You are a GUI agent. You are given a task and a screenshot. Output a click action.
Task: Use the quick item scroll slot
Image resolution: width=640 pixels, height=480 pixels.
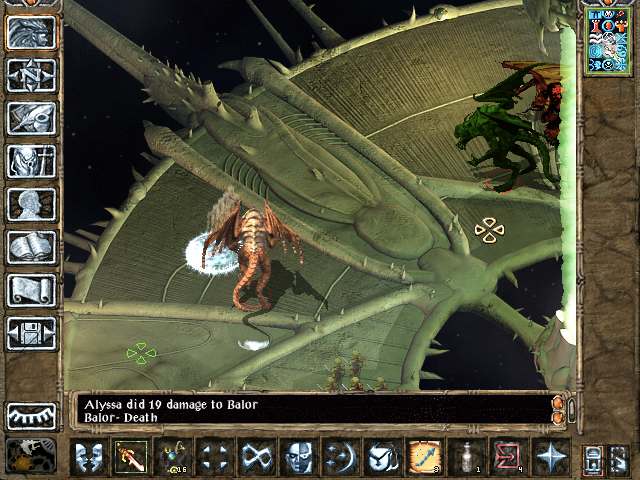[x=425, y=457]
